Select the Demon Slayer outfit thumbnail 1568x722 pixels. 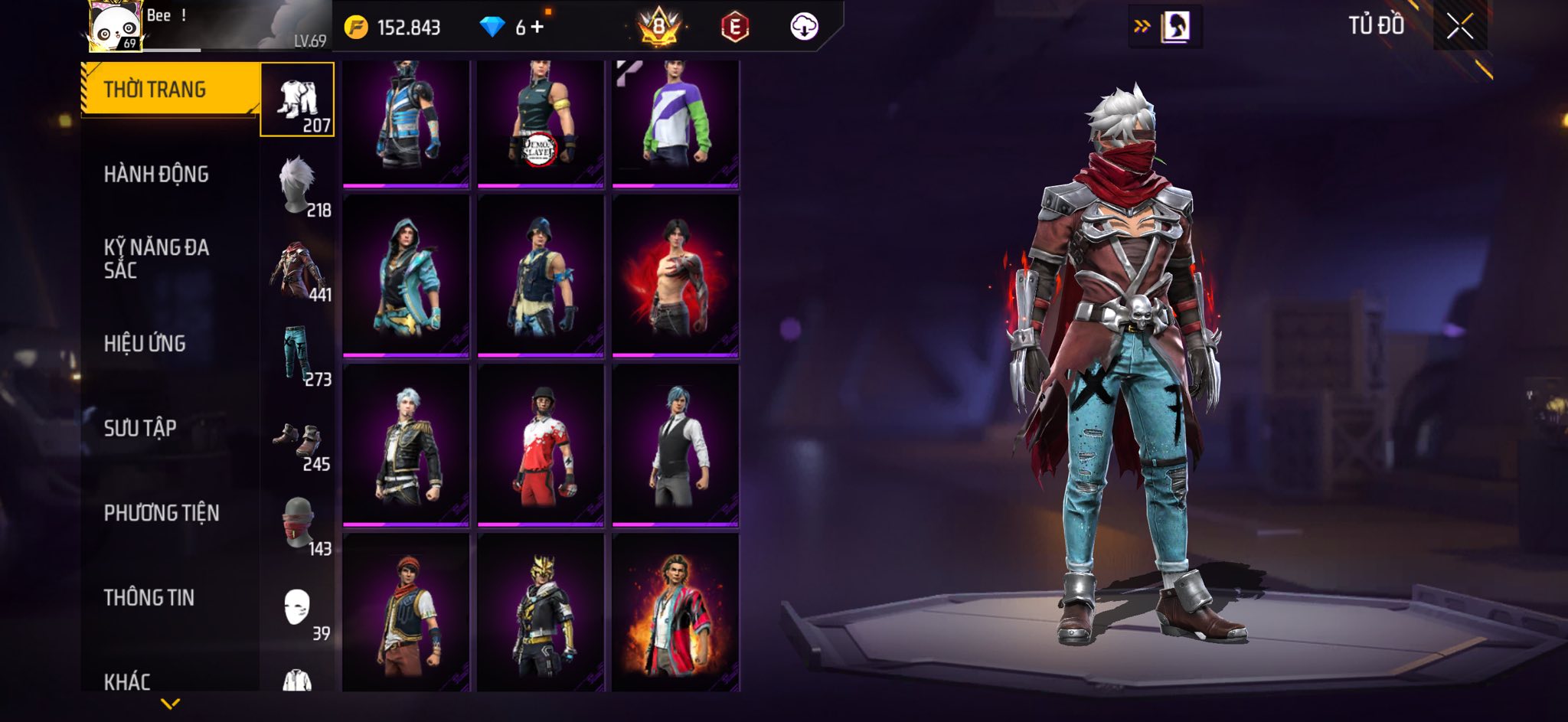[x=540, y=123]
